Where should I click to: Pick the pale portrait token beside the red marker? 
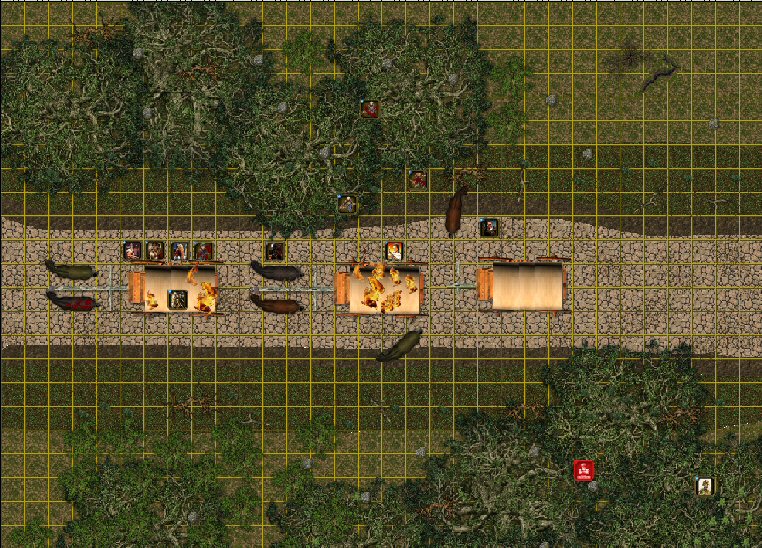pos(706,486)
